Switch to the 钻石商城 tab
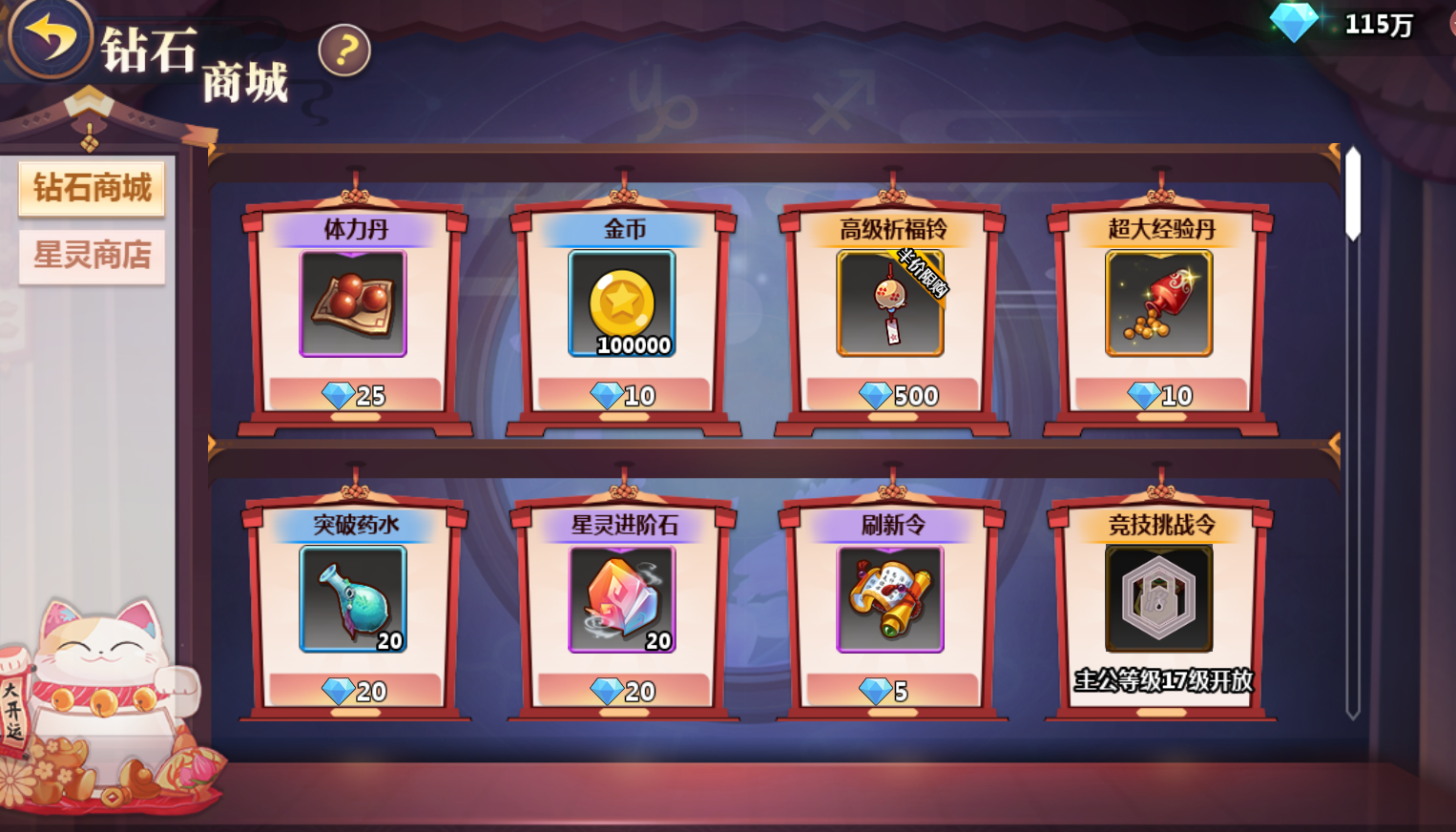Image resolution: width=1456 pixels, height=832 pixels. click(92, 188)
